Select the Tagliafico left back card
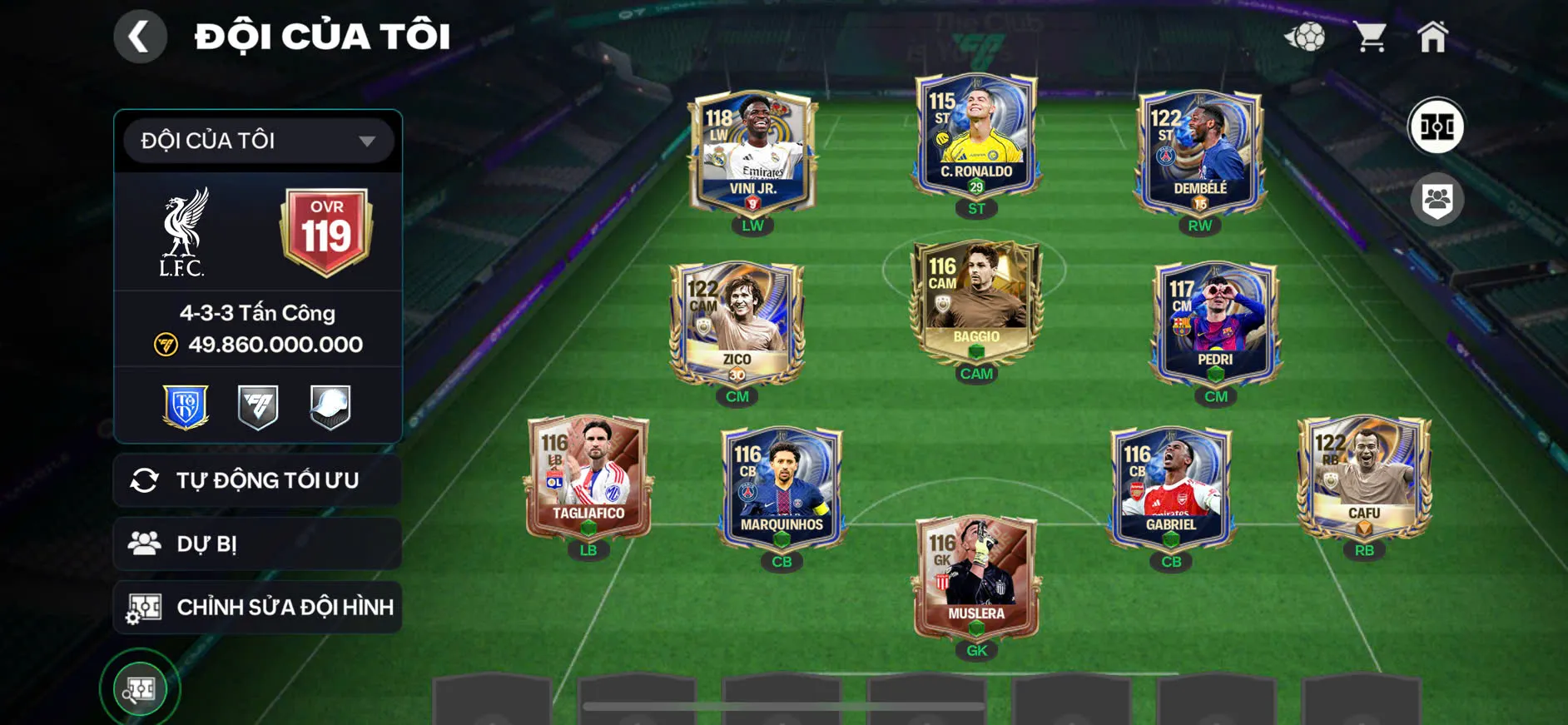Image resolution: width=1568 pixels, height=725 pixels. pos(588,477)
